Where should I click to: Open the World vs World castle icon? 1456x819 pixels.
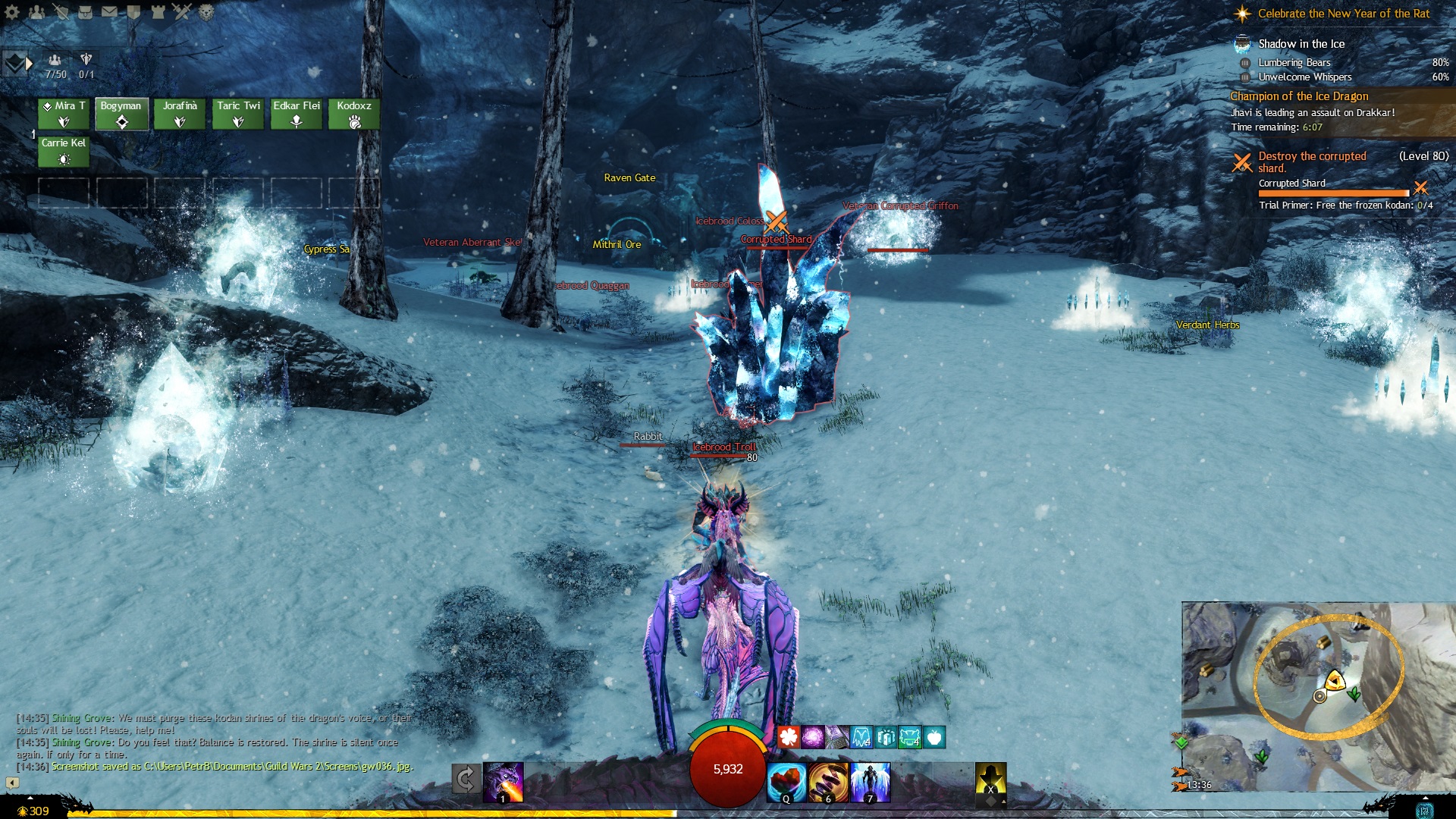point(158,12)
